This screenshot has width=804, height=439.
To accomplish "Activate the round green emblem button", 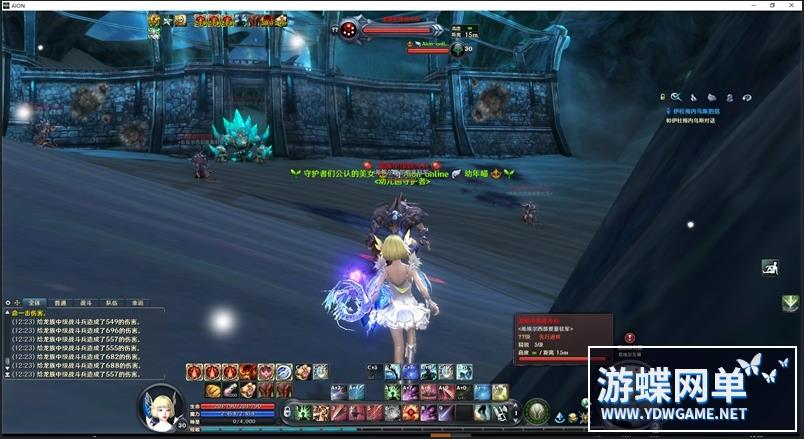I will point(537,411).
